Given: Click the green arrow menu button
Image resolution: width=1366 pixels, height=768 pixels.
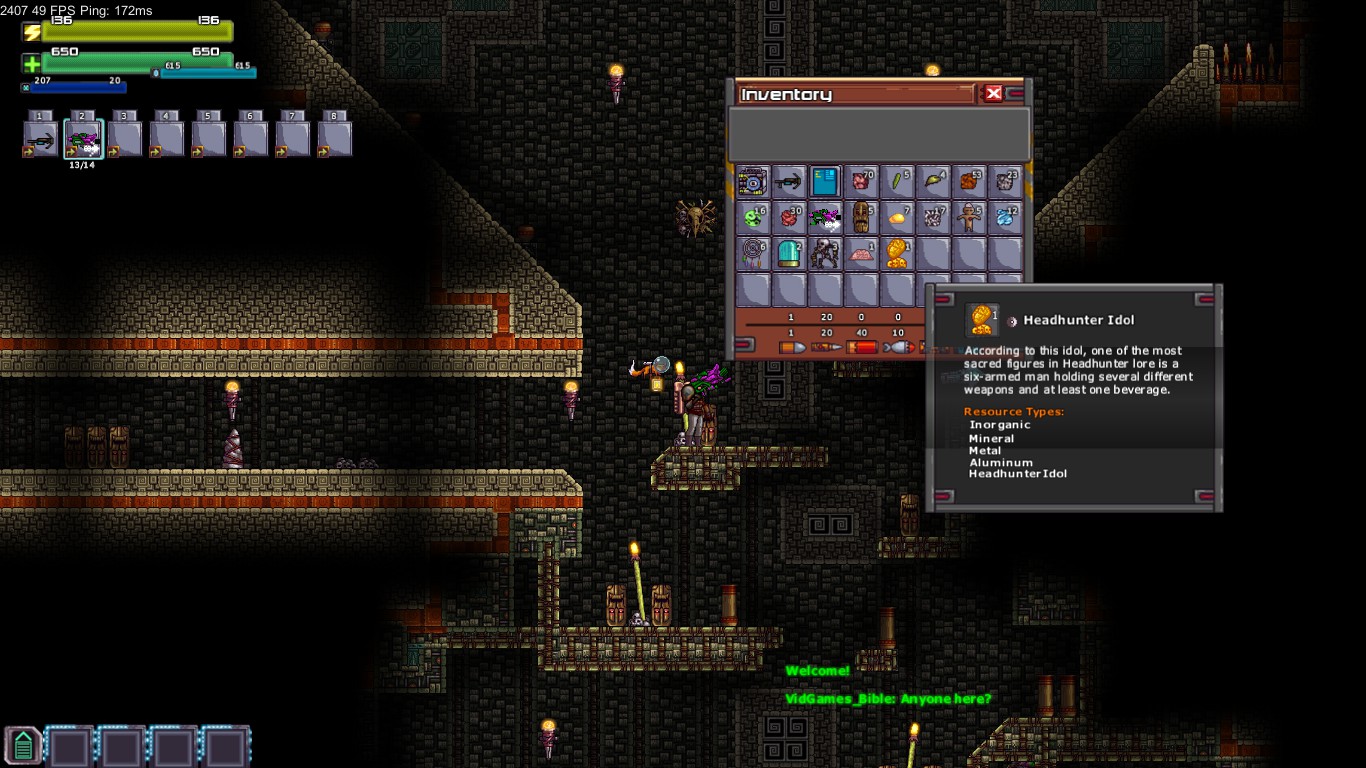Looking at the screenshot, I should tap(23, 745).
